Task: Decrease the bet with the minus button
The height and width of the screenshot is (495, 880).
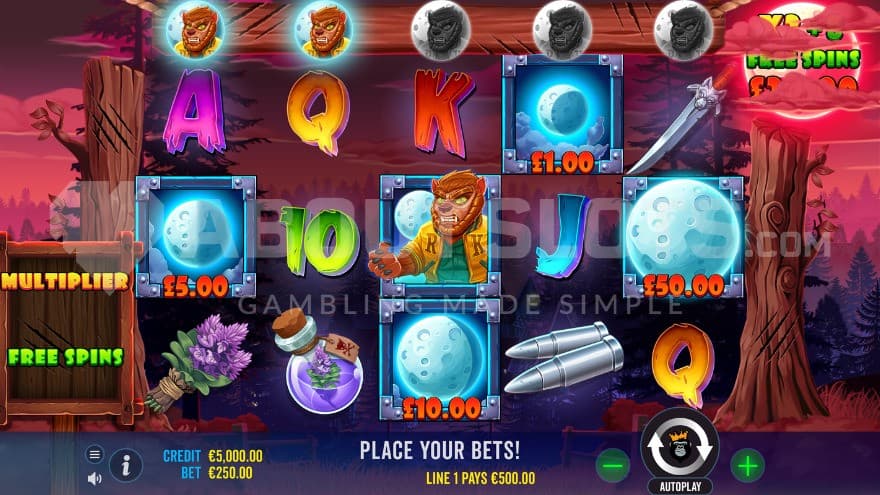Action: pos(613,464)
